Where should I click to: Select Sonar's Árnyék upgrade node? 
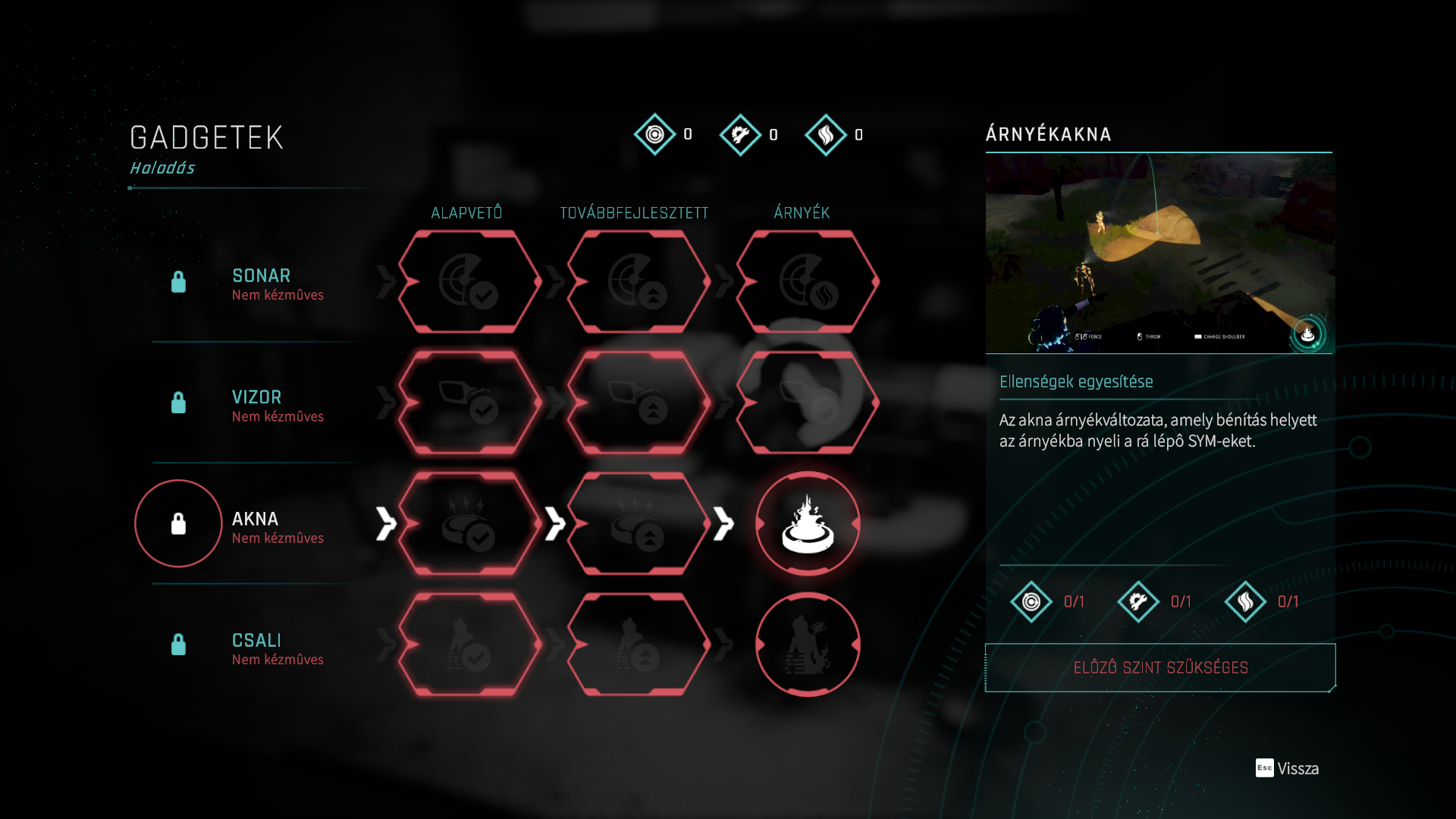point(808,282)
